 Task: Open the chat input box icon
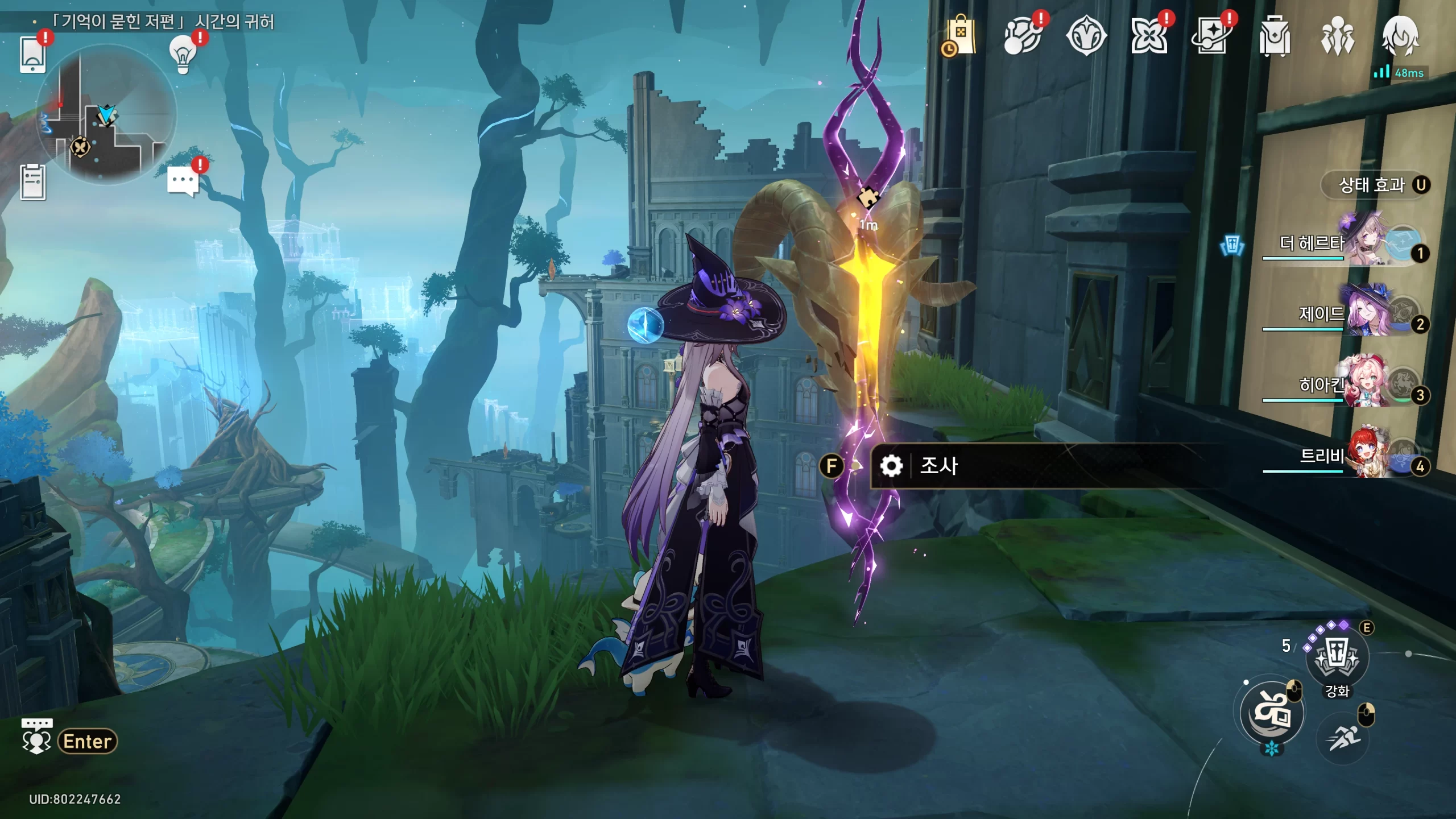37,741
